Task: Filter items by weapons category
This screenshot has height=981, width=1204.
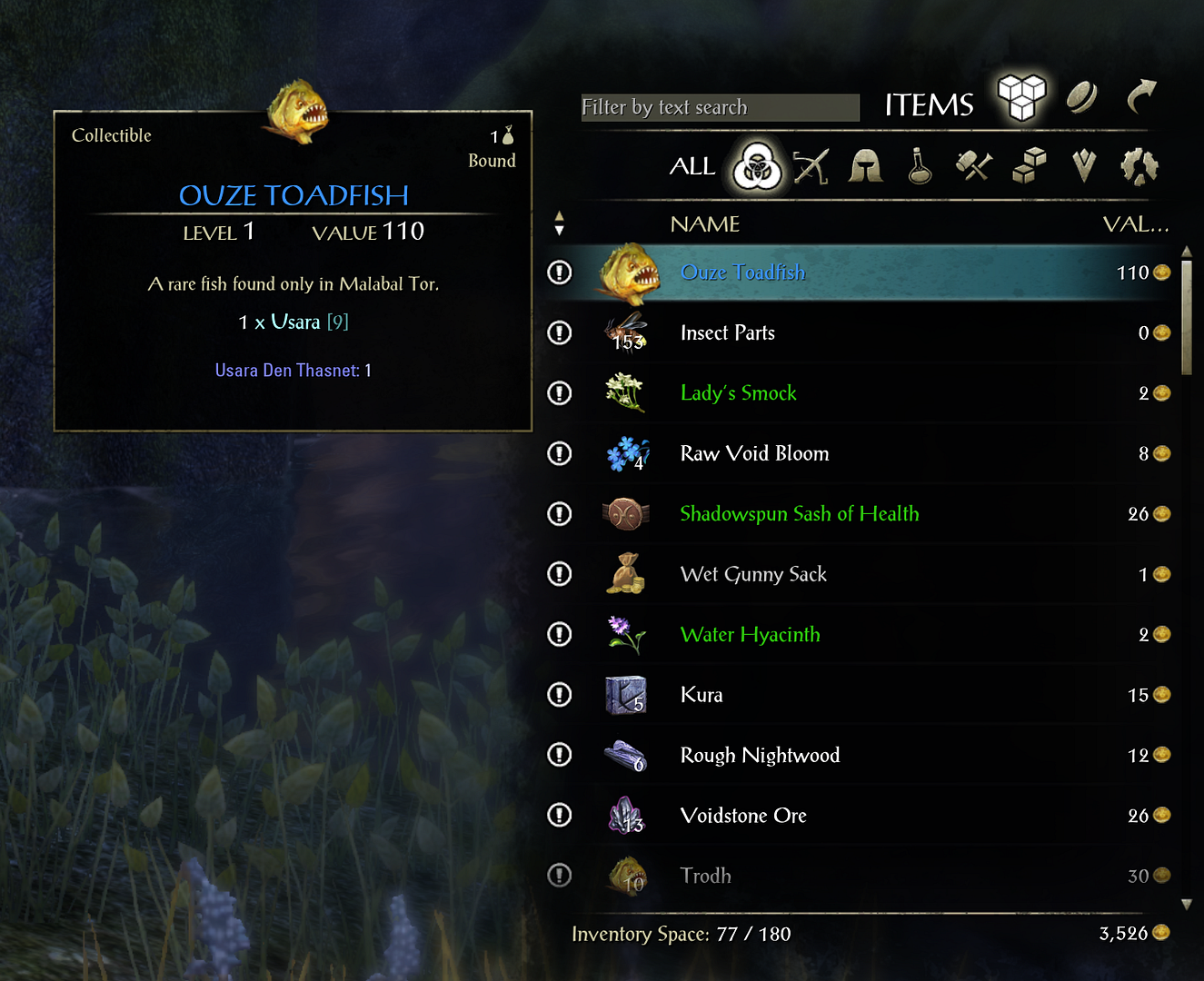Action: tap(811, 166)
